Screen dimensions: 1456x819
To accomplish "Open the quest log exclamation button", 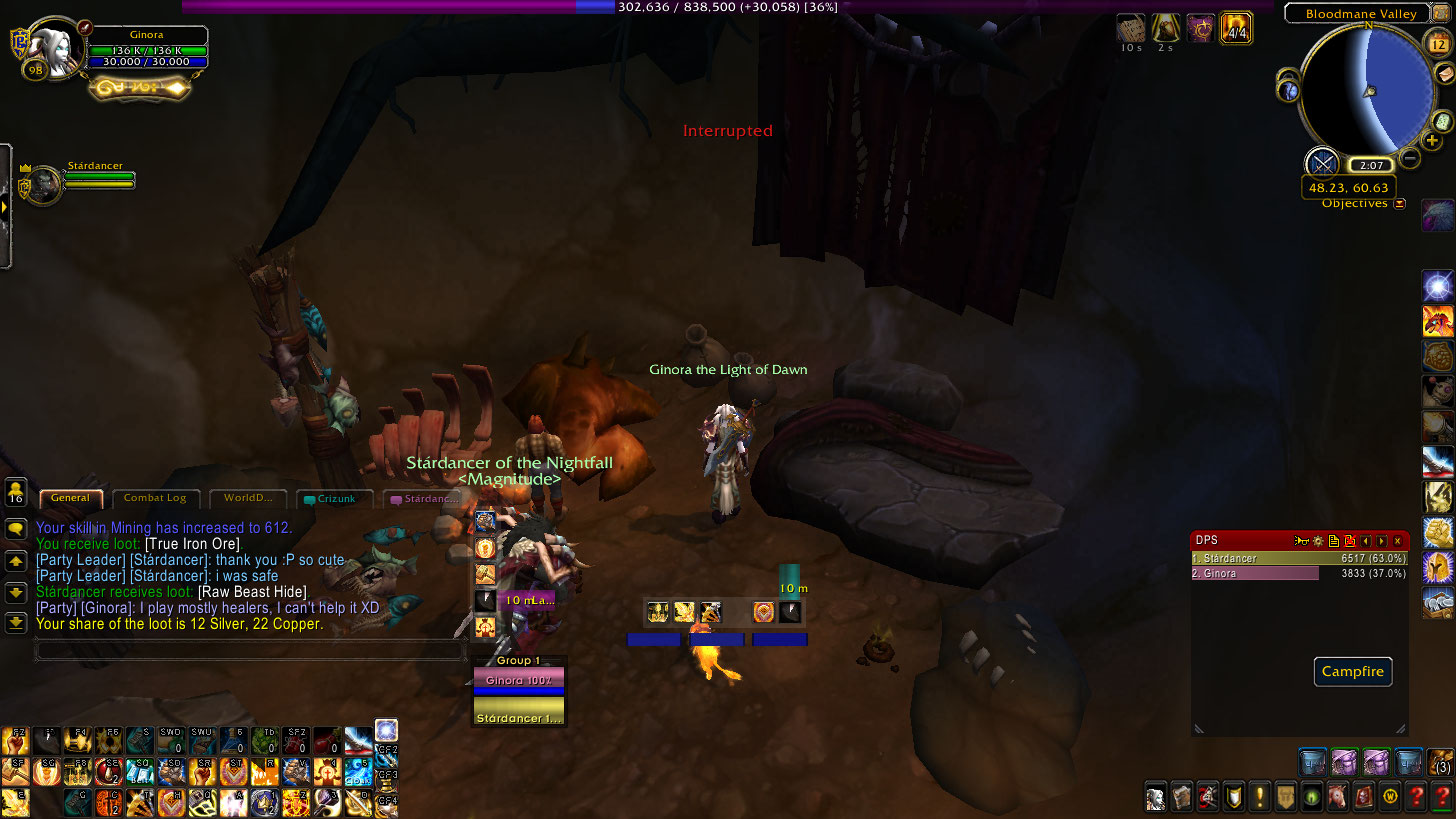I will (1260, 797).
